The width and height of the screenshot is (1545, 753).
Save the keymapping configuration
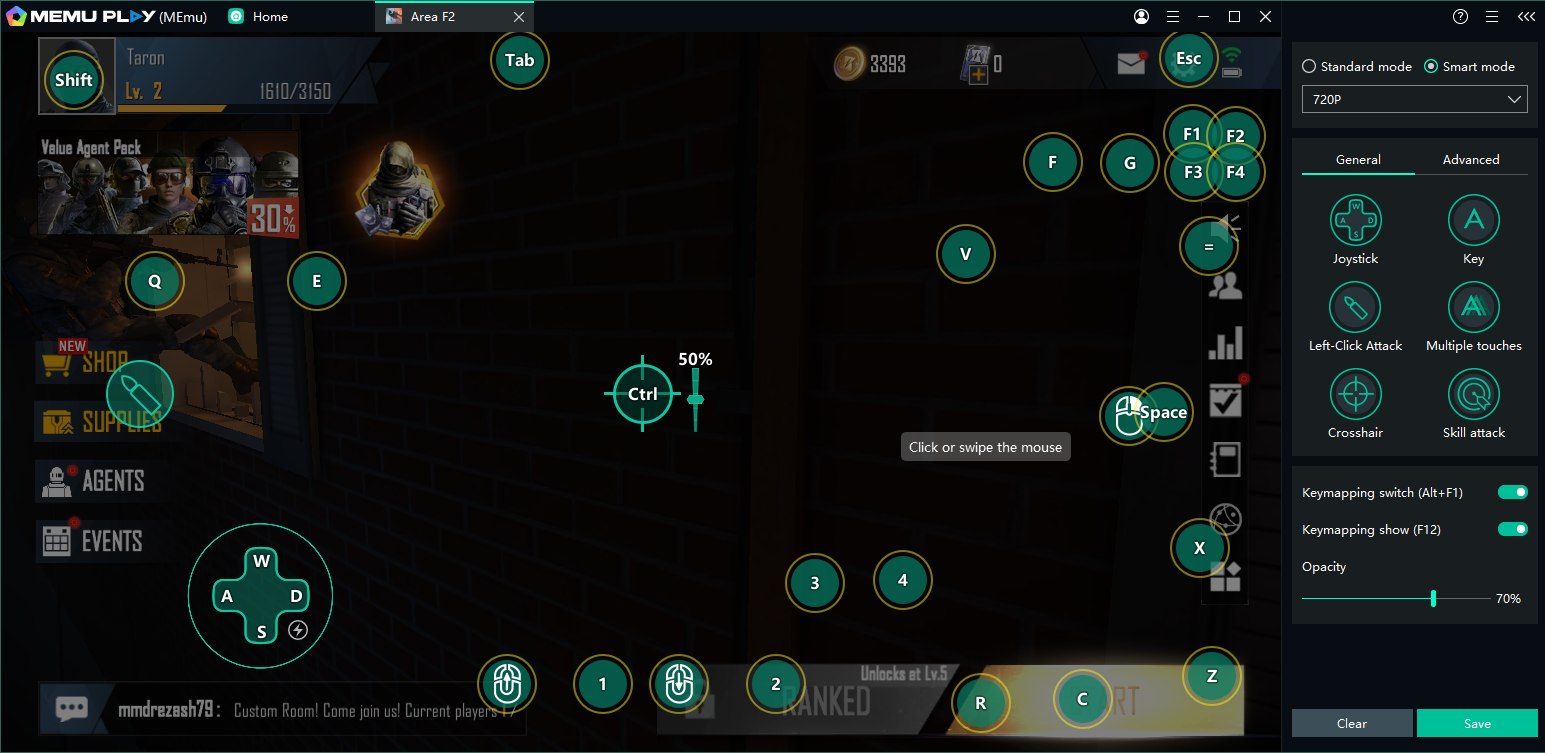tap(1477, 723)
